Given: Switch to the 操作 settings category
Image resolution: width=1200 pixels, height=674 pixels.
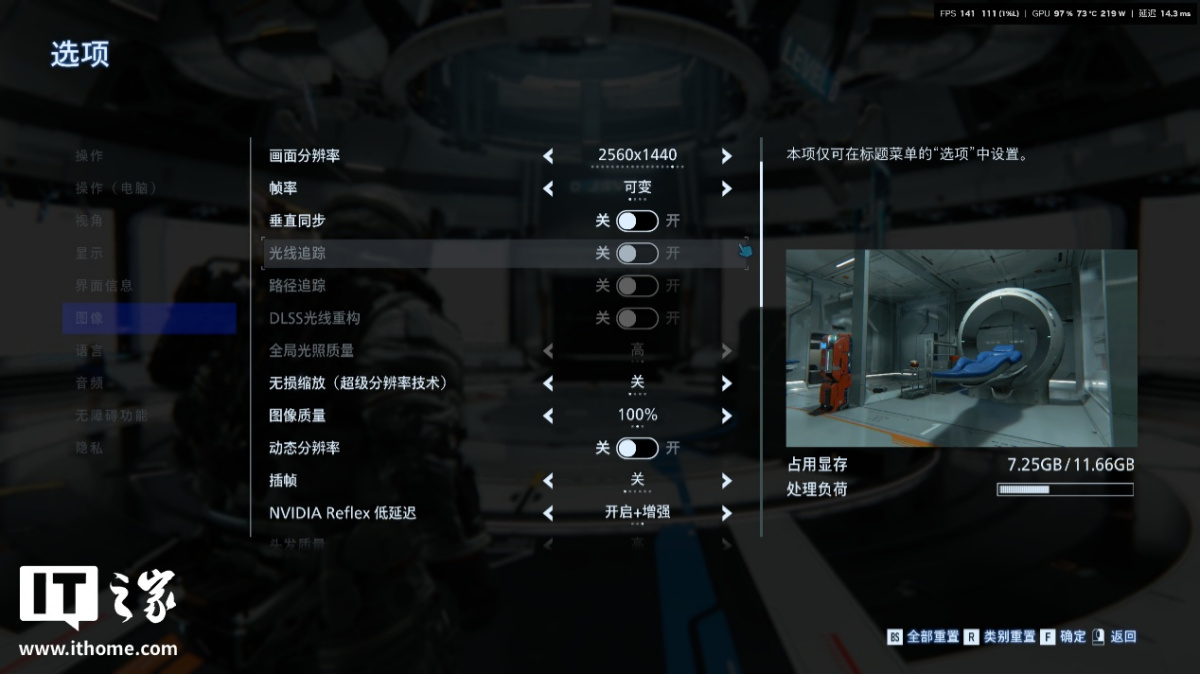Looking at the screenshot, I should pos(90,156).
